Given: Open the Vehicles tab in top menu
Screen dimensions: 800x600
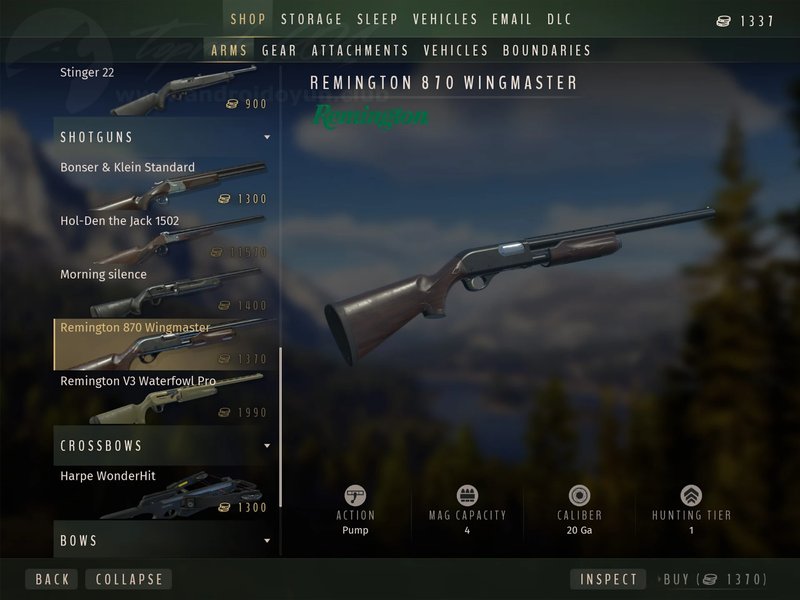Looking at the screenshot, I should tap(445, 19).
